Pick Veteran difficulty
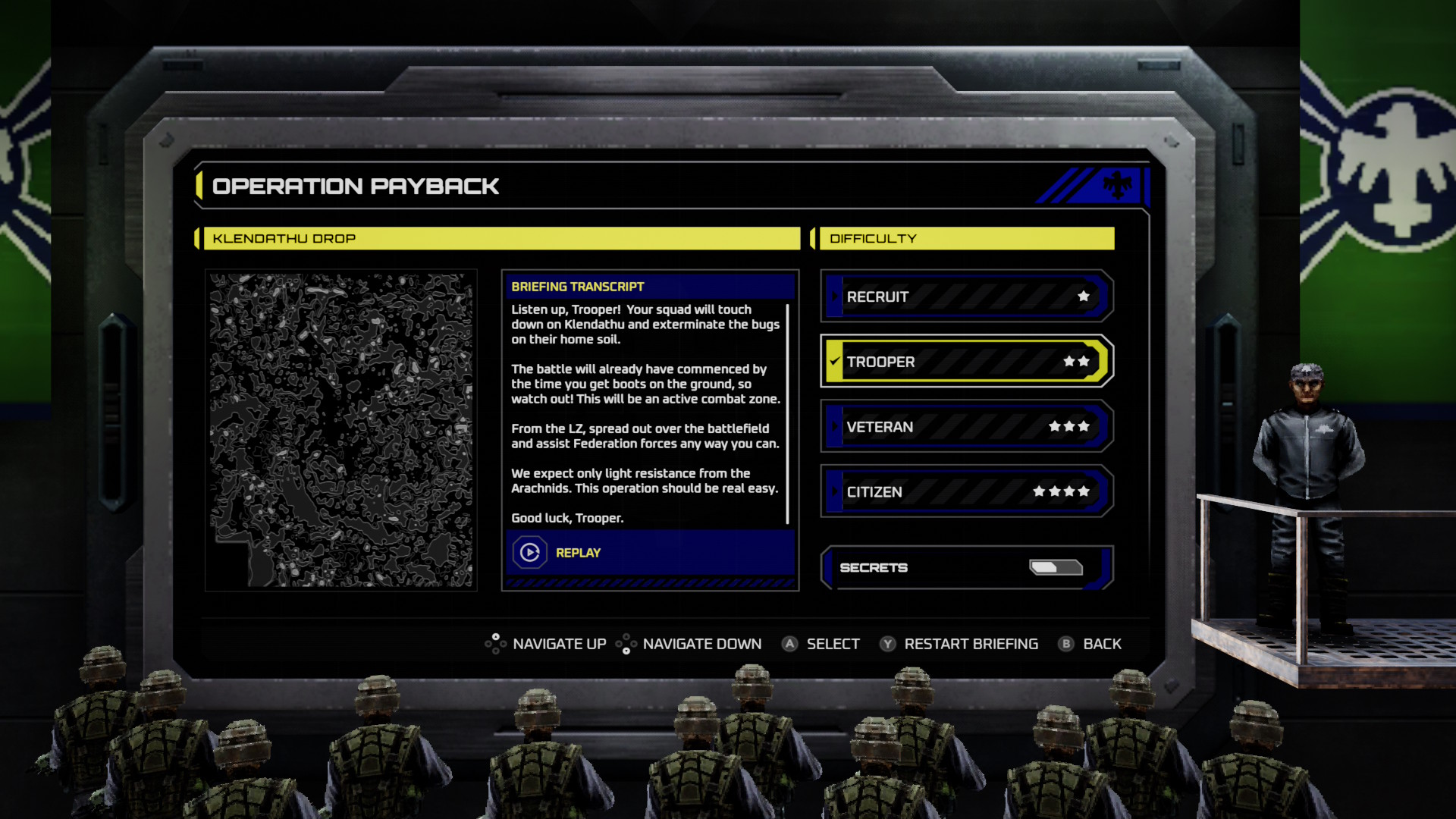1456x819 pixels. (966, 427)
